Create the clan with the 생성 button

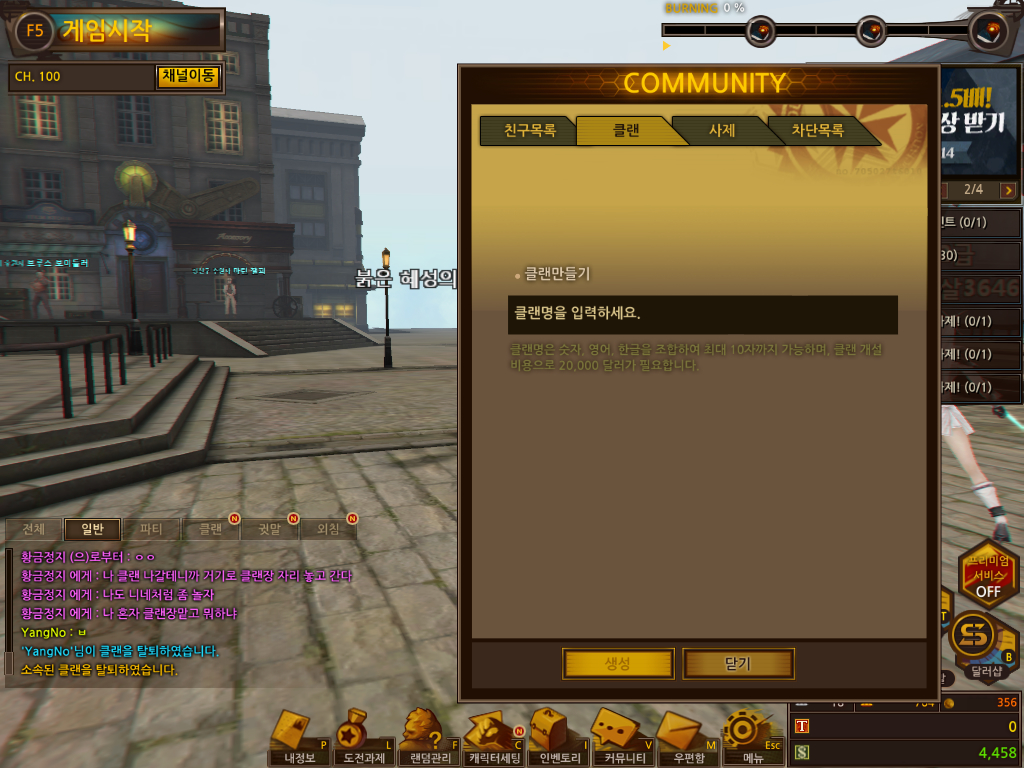point(617,663)
